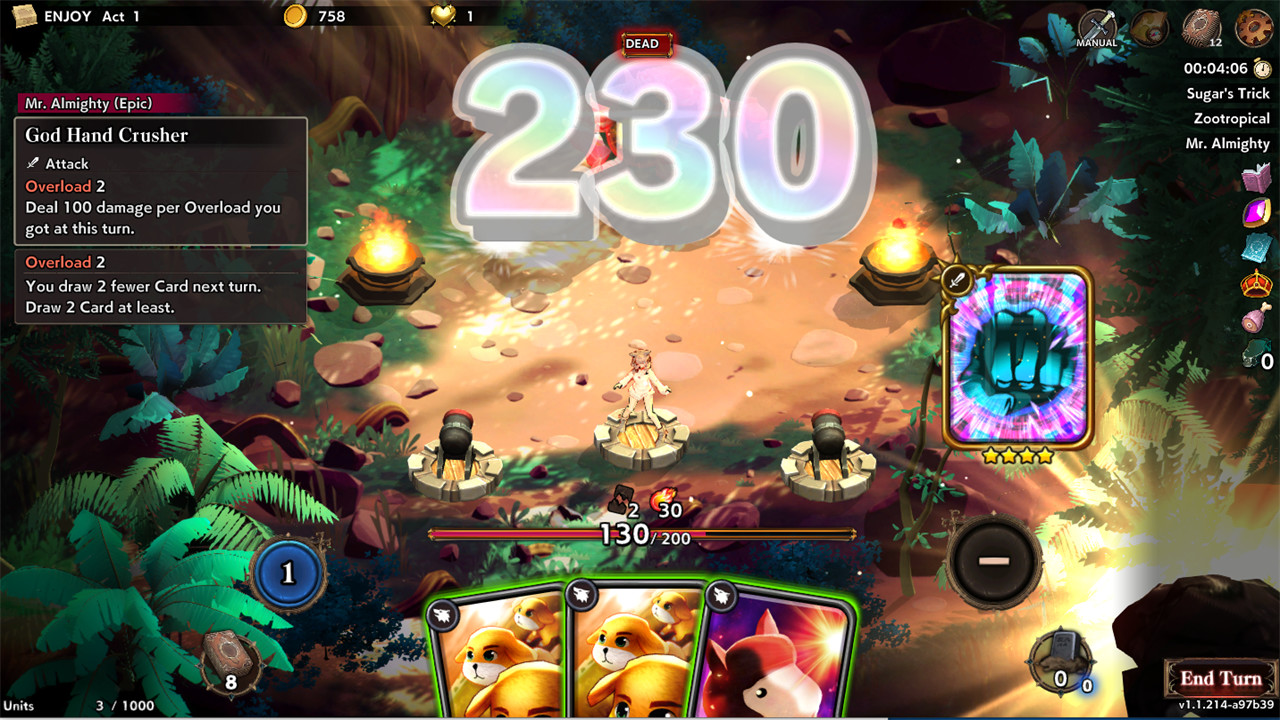Viewport: 1280px width, 720px height.
Task: Open the map icon next to MANUAL
Action: point(1150,28)
